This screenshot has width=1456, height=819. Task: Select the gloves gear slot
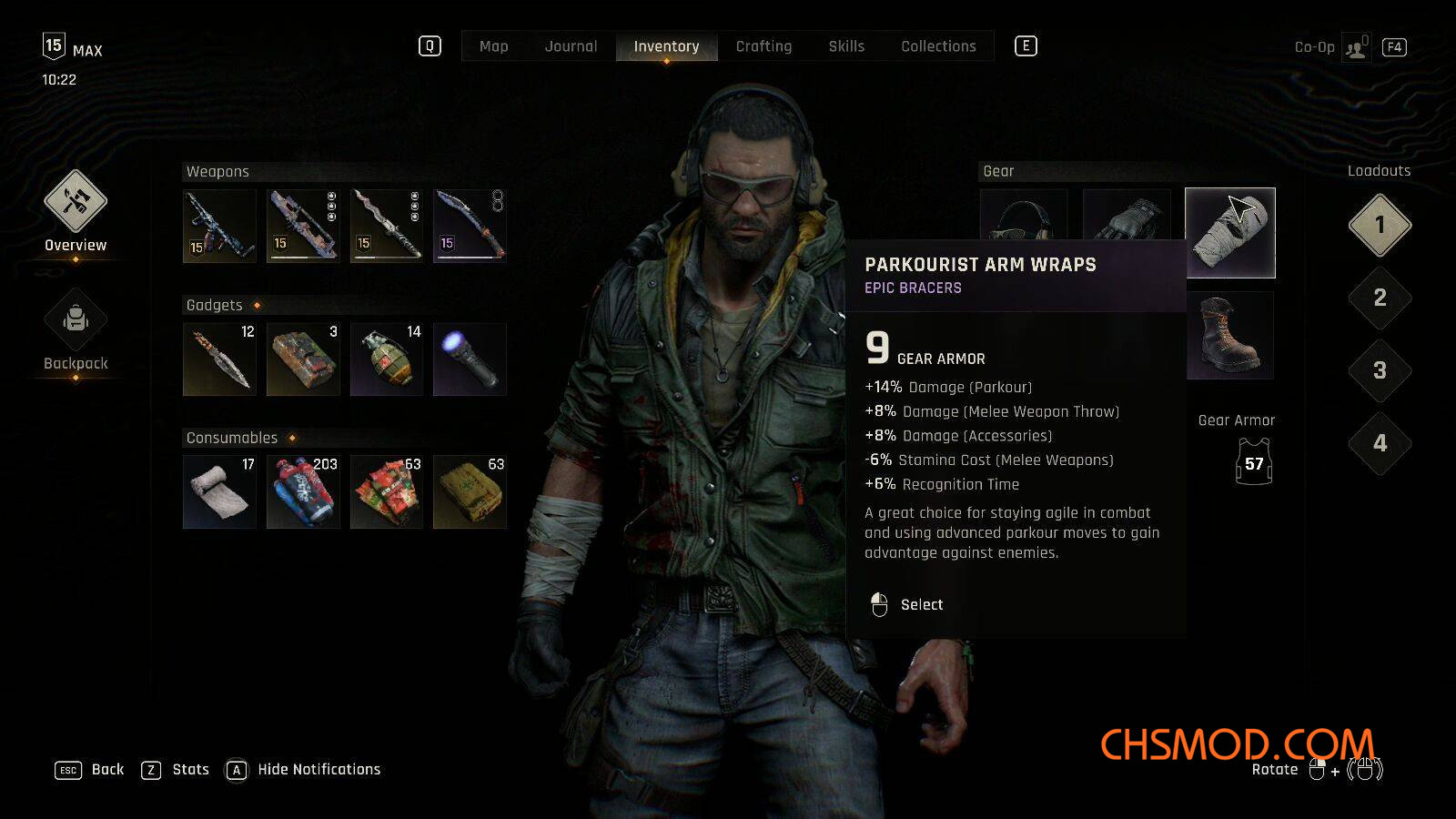click(x=1127, y=217)
